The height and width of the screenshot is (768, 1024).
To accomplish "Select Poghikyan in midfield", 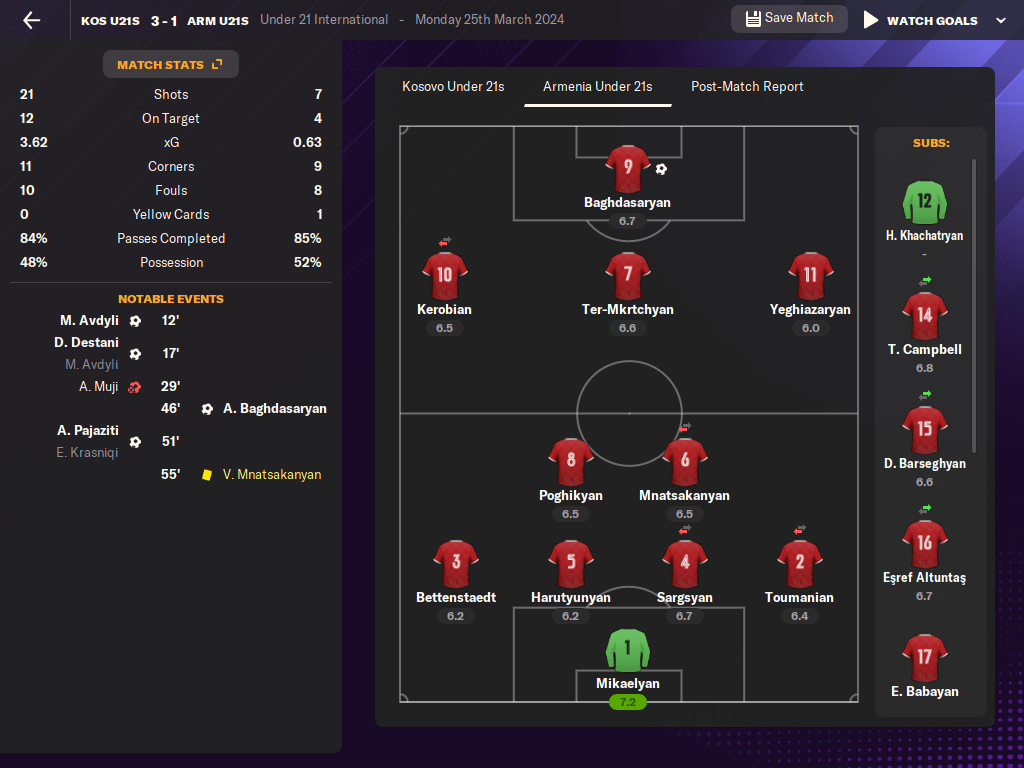I will point(570,463).
